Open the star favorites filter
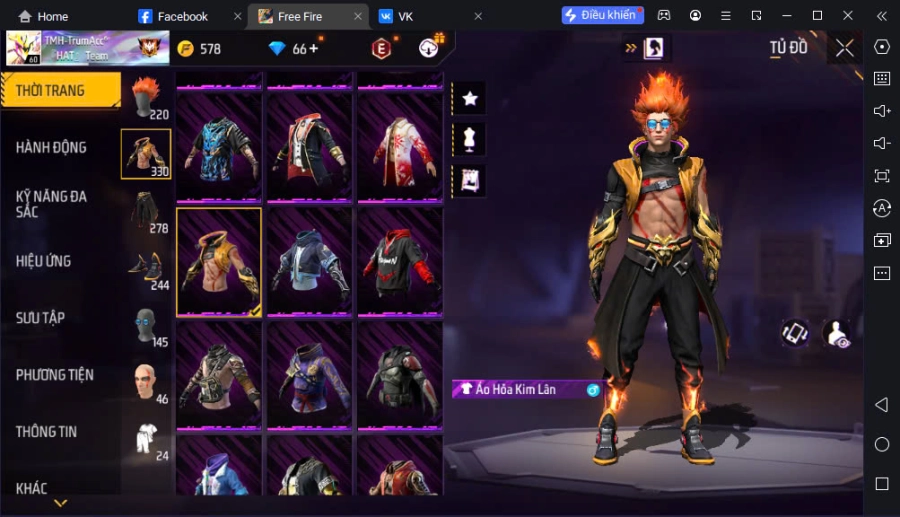The width and height of the screenshot is (900, 517). pos(469,98)
